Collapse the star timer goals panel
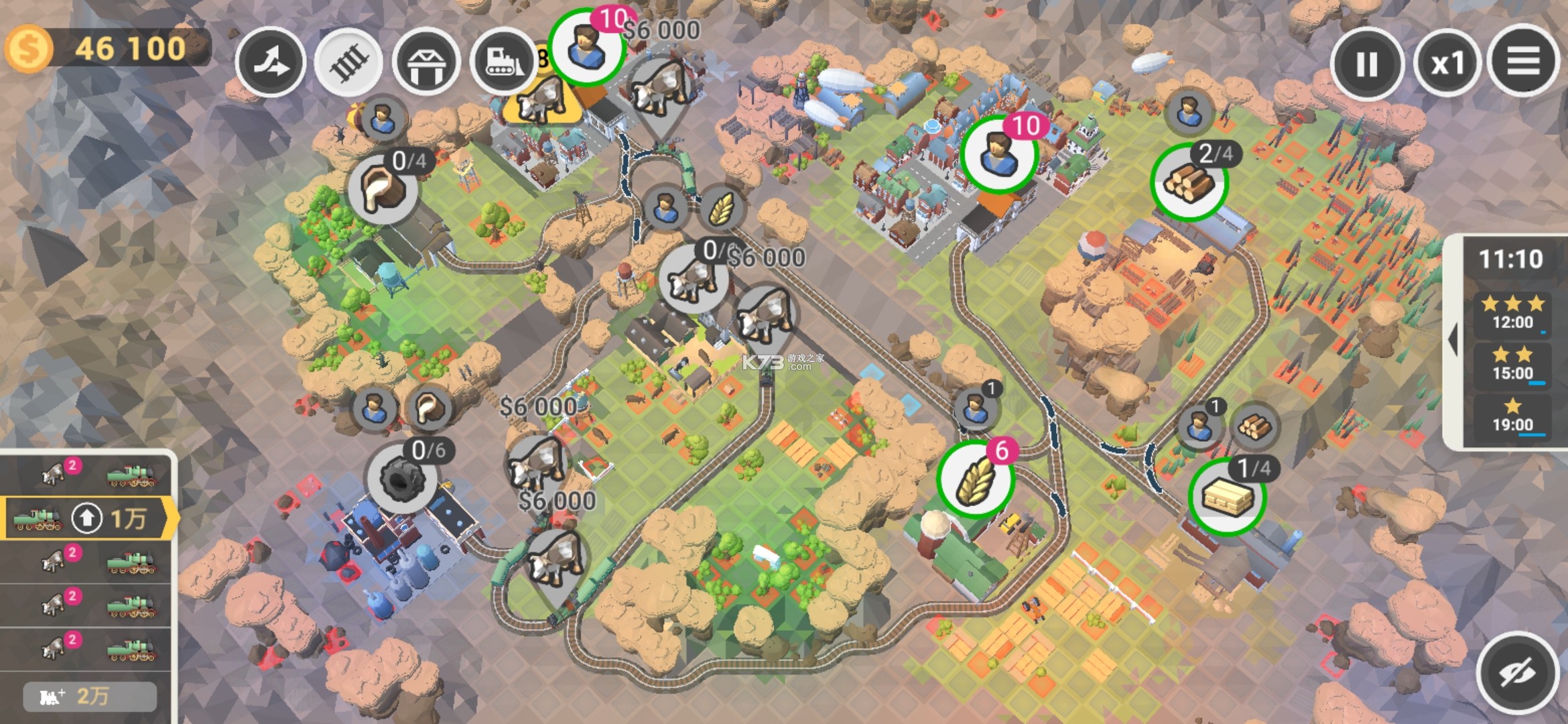1568x724 pixels. [x=1453, y=341]
